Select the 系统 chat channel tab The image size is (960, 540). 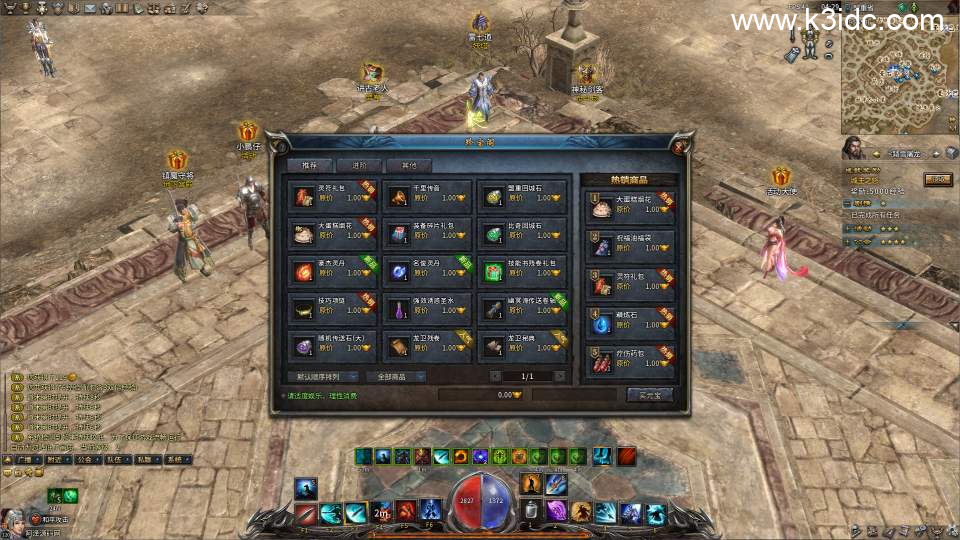tap(175, 460)
